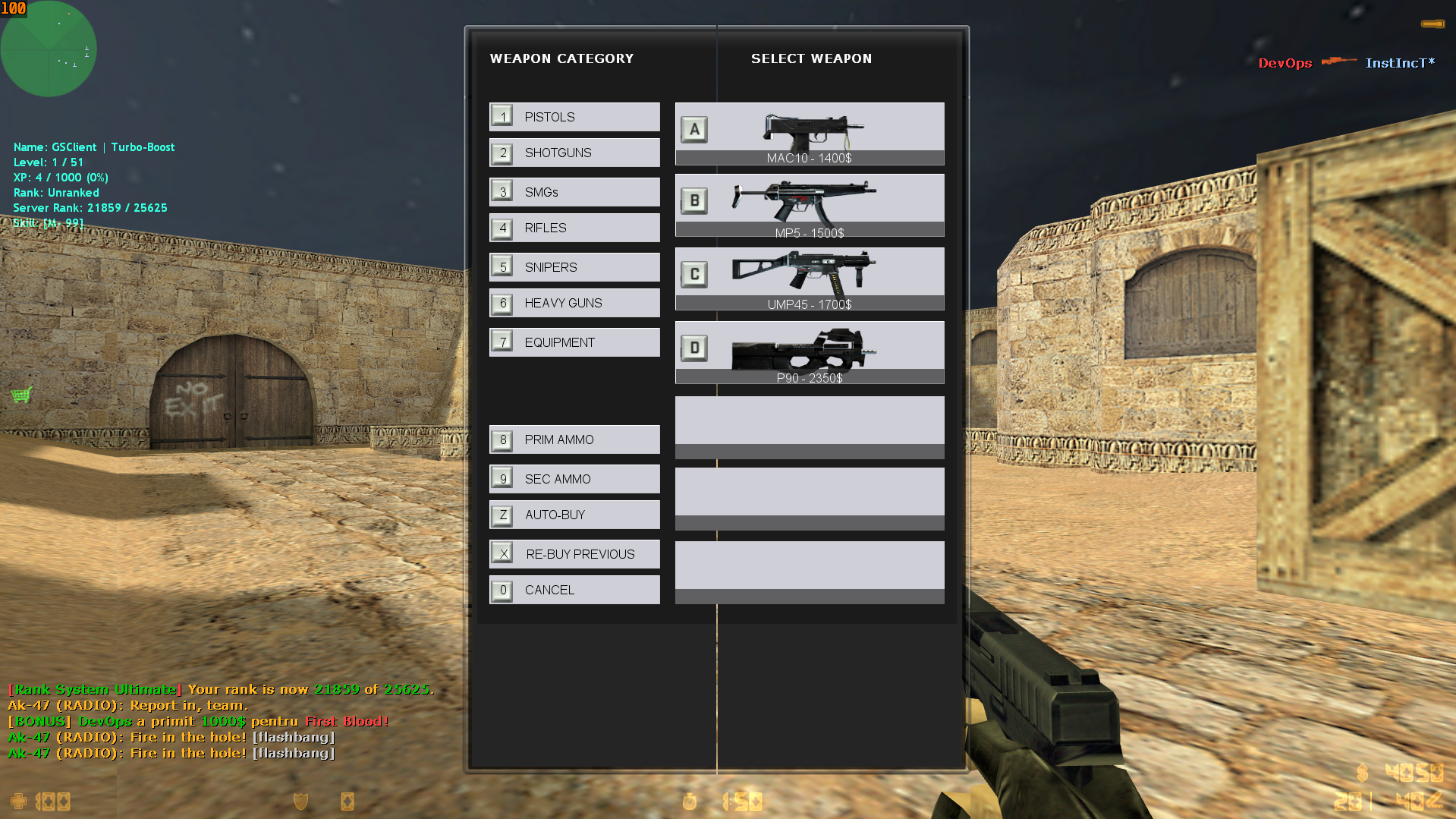
Task: Click the green radar minimap
Action: click(x=49, y=49)
